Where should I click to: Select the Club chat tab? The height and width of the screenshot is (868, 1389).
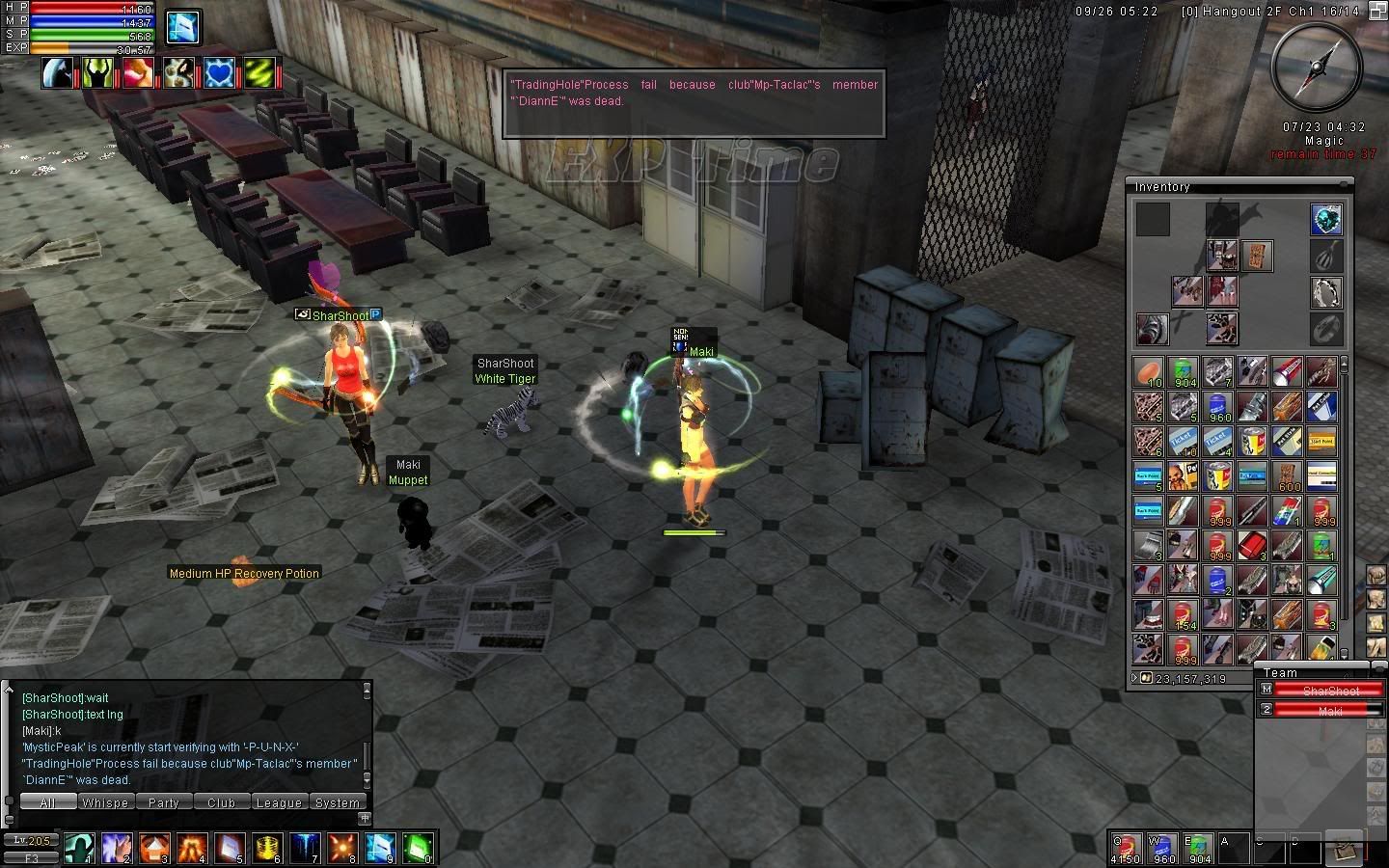coord(221,802)
